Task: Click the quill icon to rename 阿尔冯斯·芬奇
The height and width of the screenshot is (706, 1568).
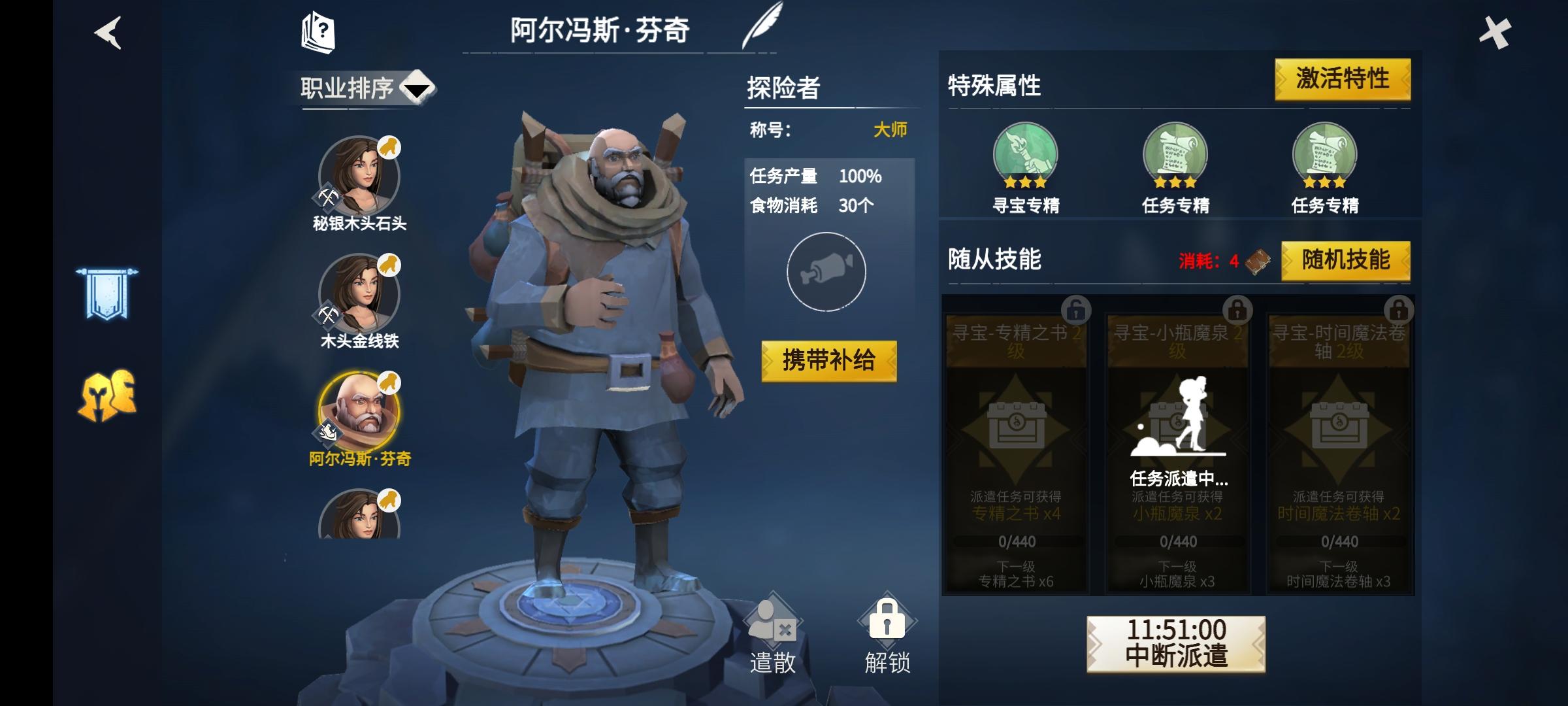Action: click(x=763, y=26)
